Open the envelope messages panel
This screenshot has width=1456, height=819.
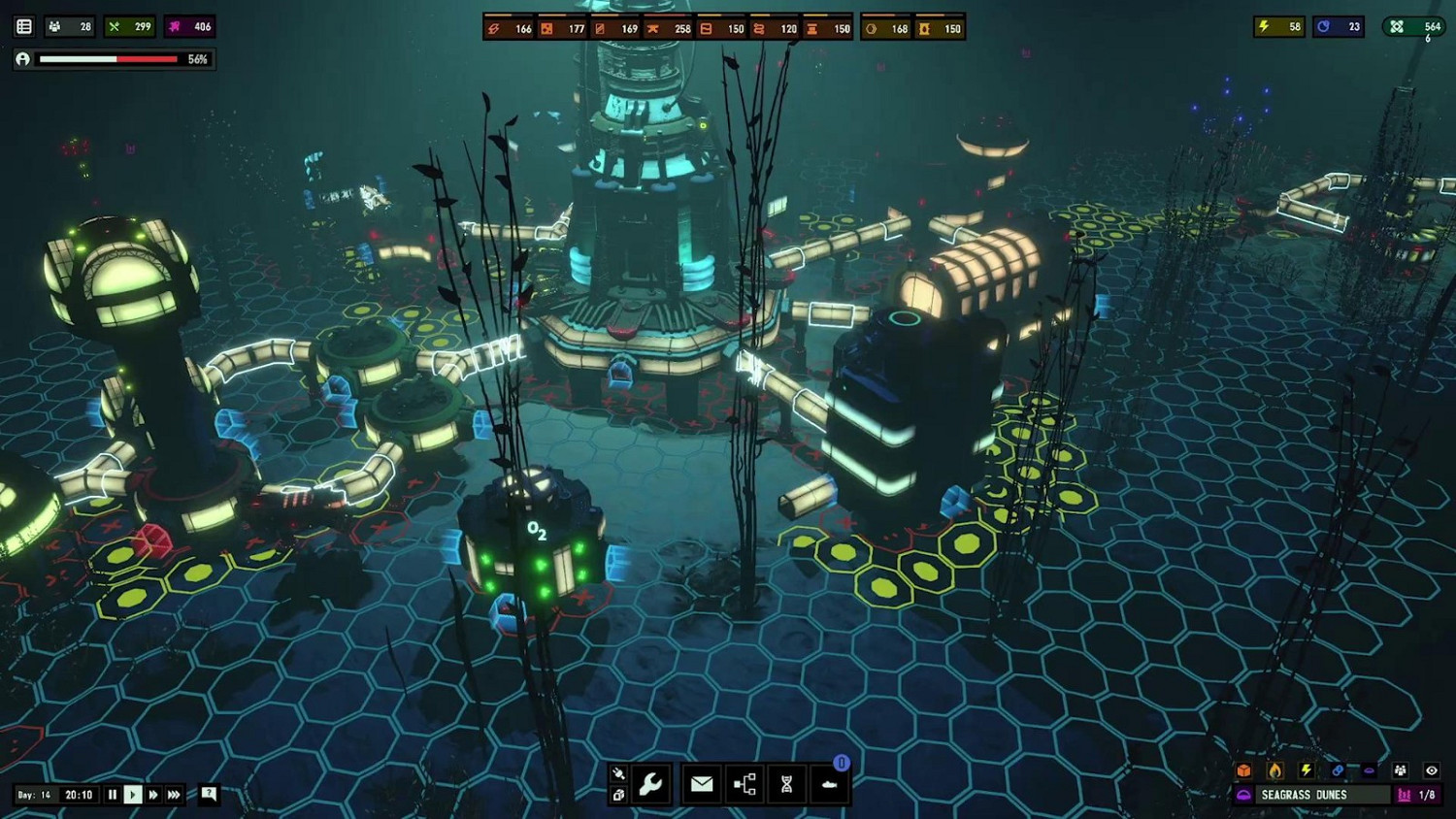(x=702, y=784)
